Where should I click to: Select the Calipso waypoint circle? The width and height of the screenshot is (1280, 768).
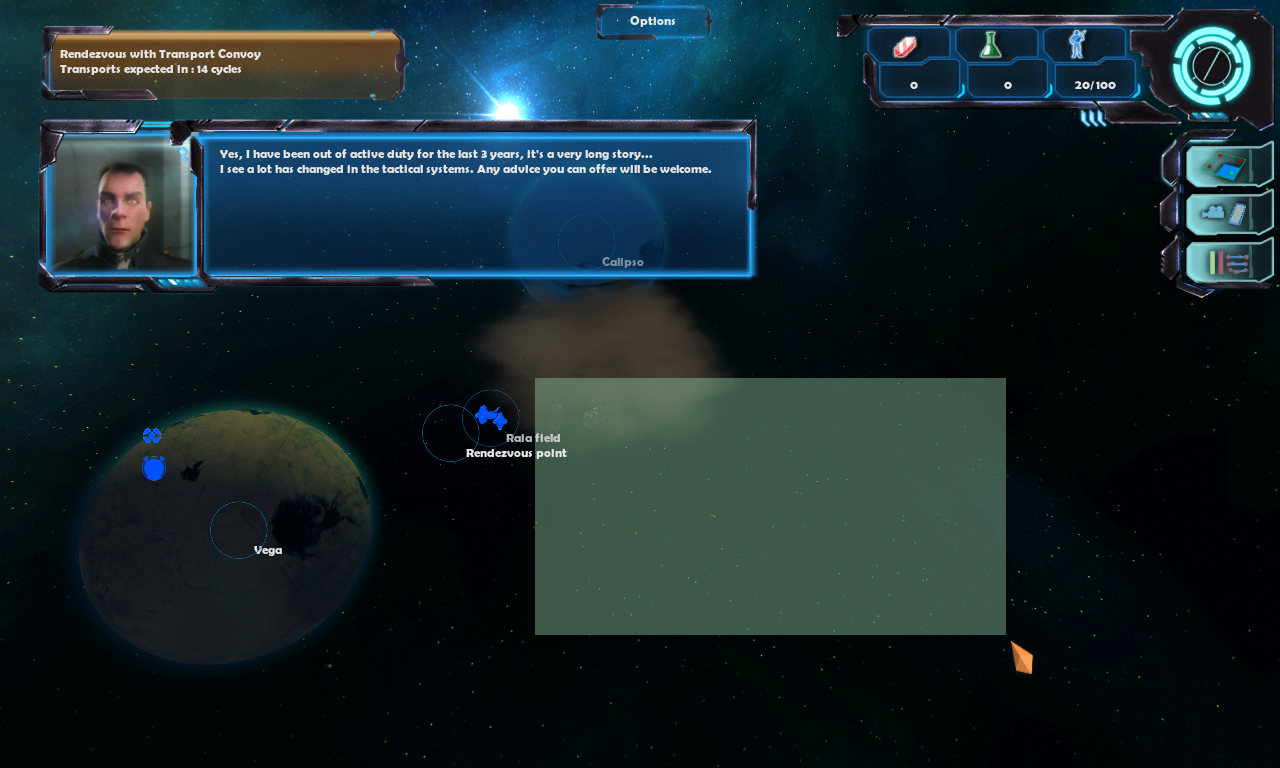click(586, 240)
